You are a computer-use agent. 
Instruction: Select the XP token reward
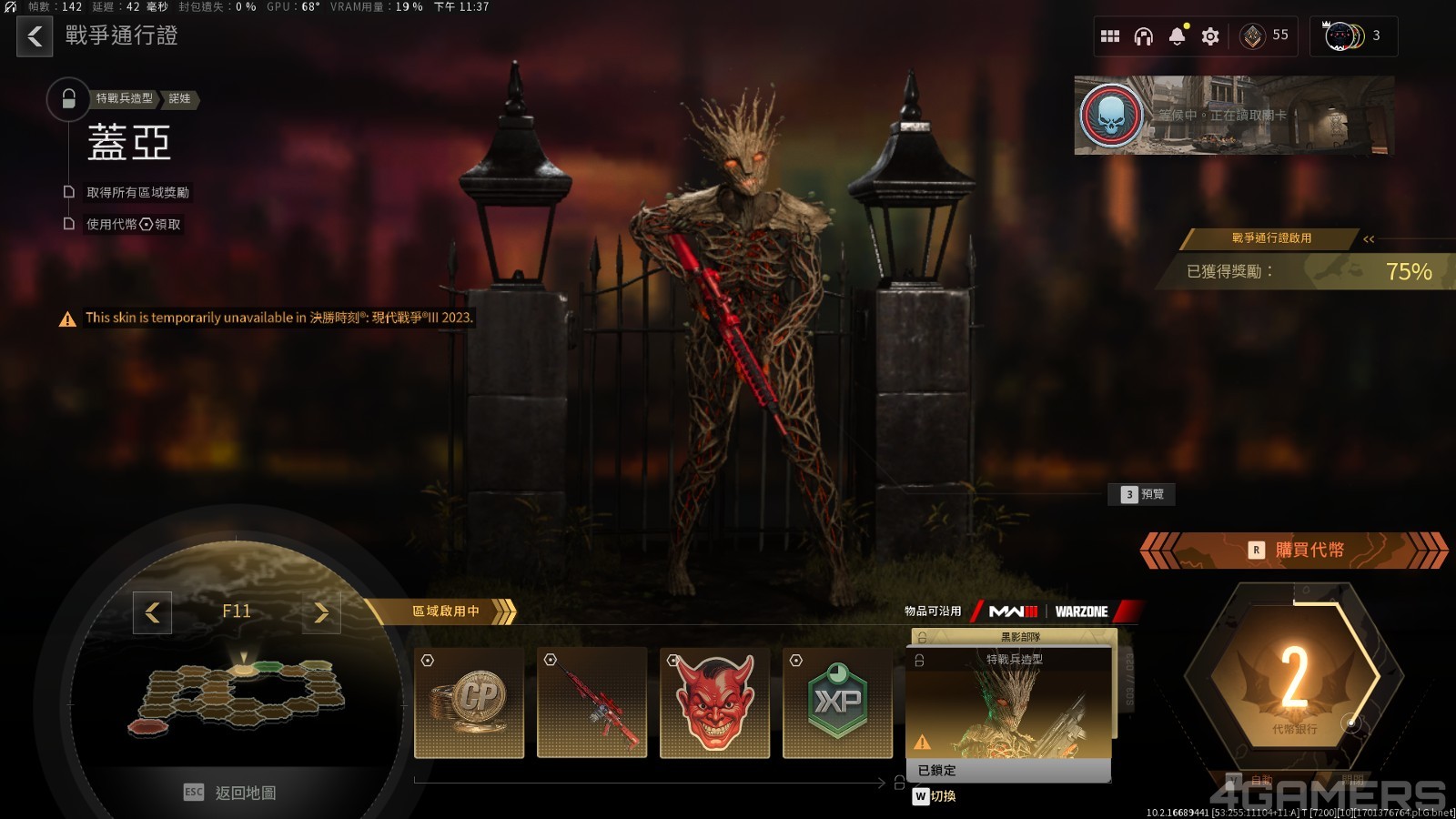[x=837, y=703]
